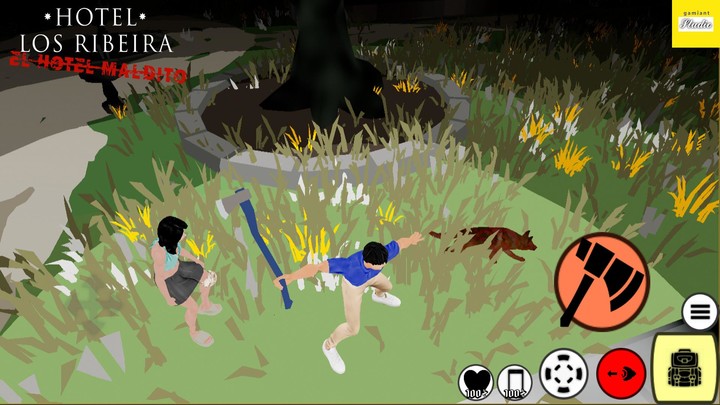This screenshot has height=405, width=720.
Task: Open the hamburger menu
Action: [x=700, y=312]
